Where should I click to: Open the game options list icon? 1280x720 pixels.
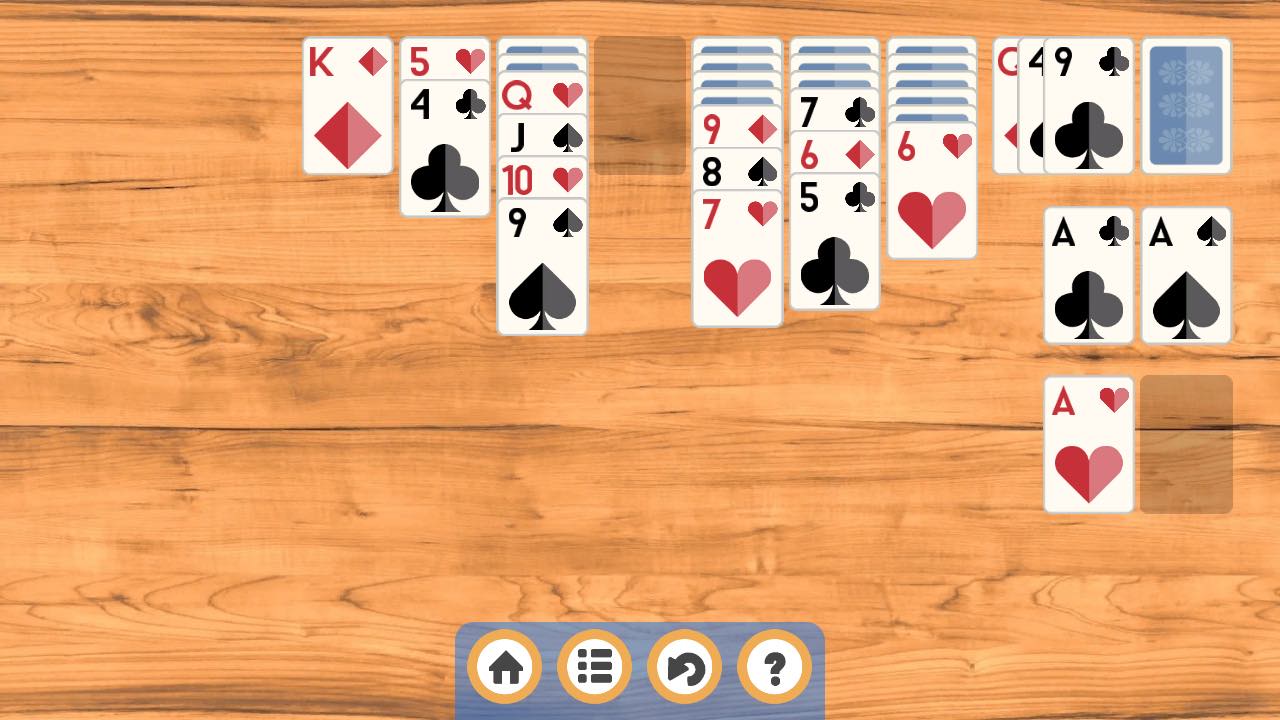594,666
